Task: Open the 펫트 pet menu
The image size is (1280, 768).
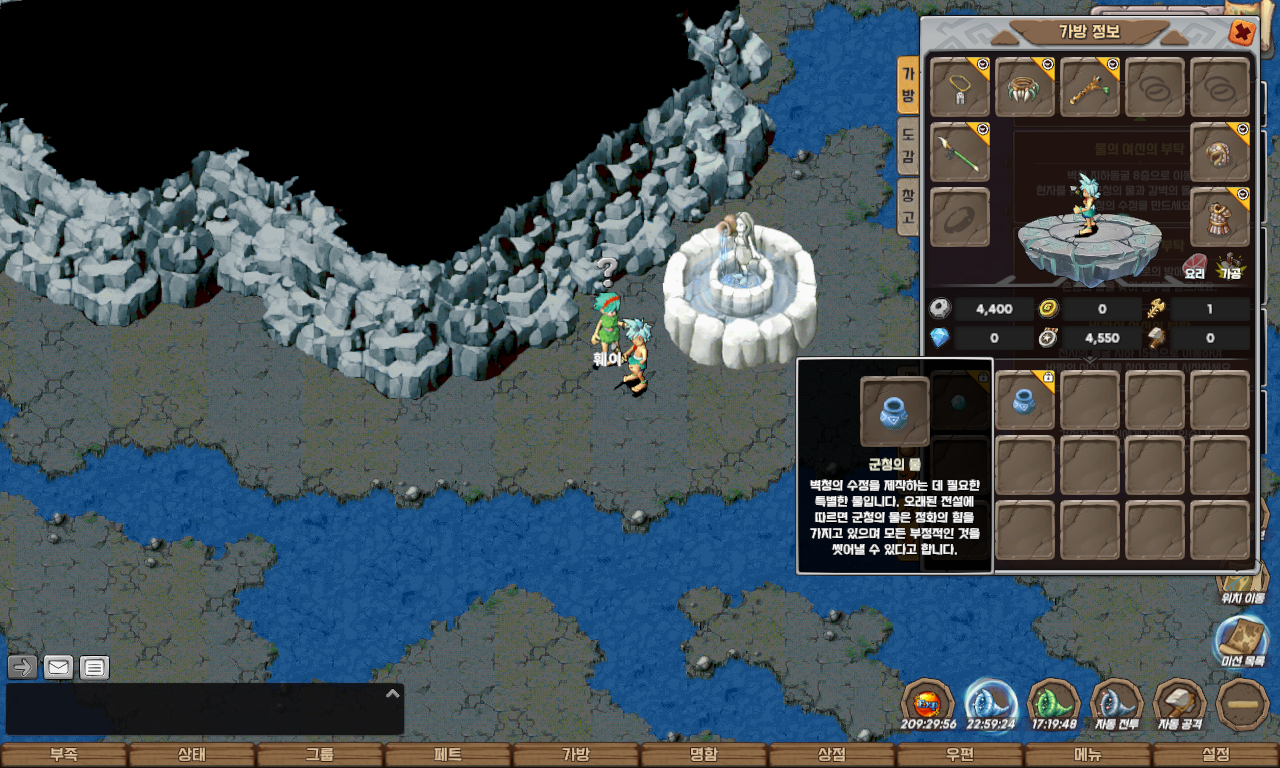Action: click(448, 755)
